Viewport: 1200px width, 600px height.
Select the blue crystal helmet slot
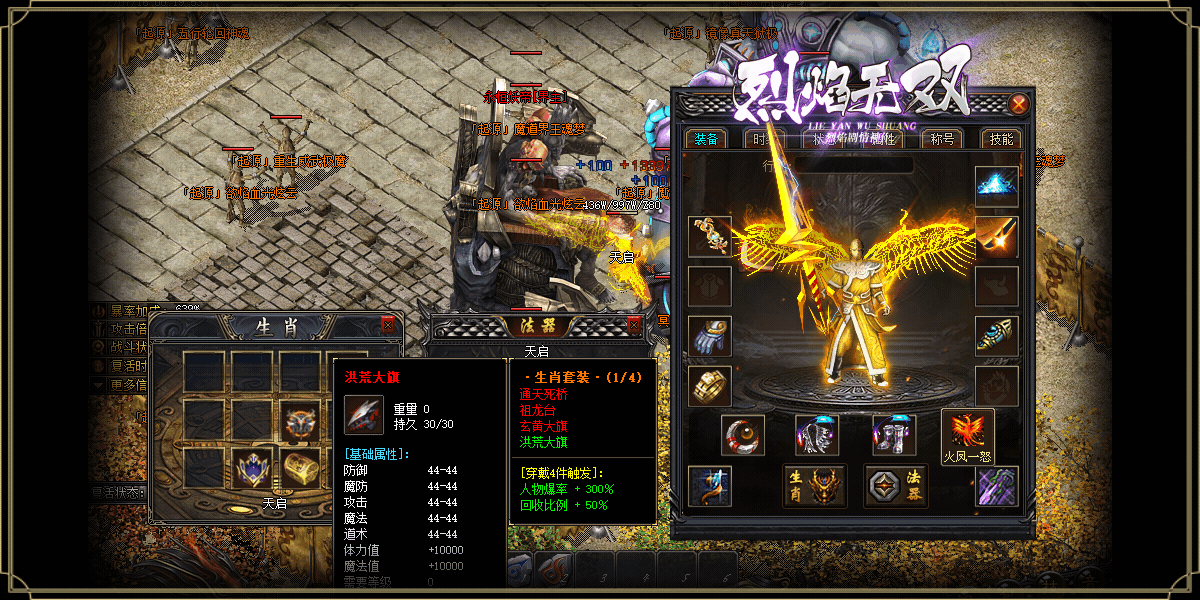pos(996,186)
